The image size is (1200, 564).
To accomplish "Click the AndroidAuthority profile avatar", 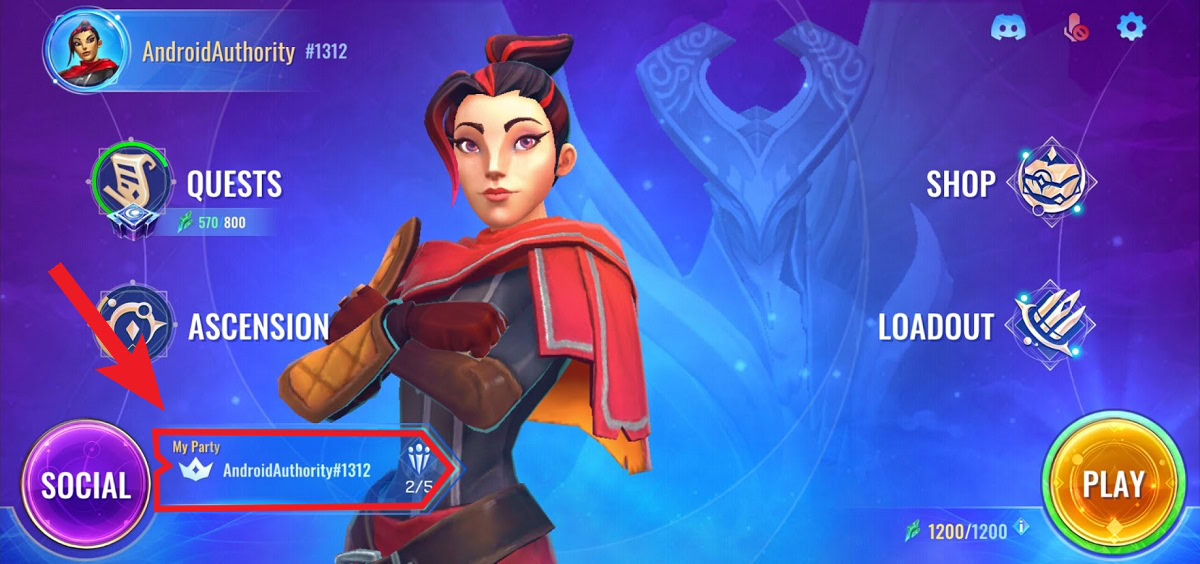I will point(86,50).
